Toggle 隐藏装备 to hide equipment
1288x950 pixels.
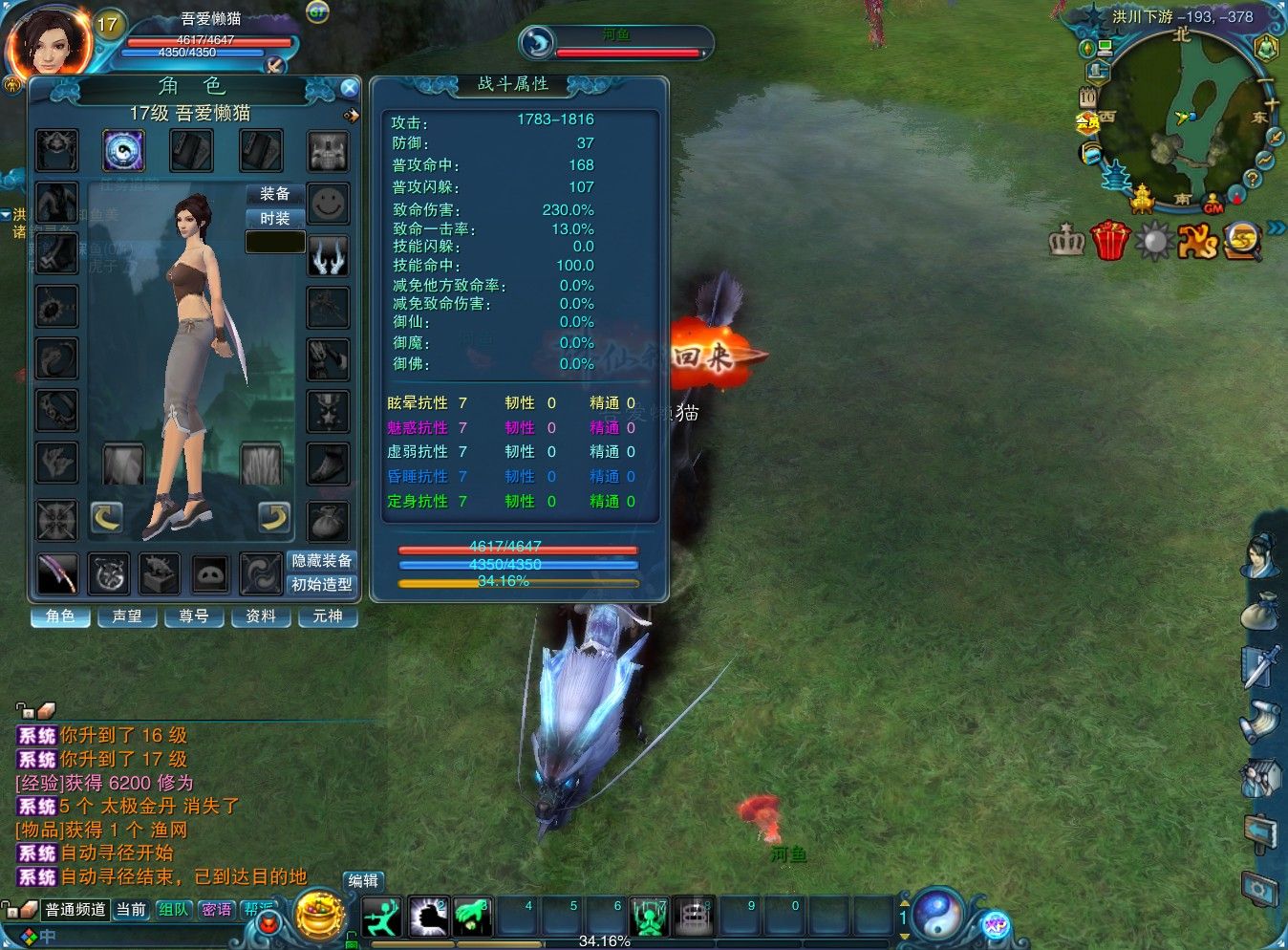(x=320, y=560)
